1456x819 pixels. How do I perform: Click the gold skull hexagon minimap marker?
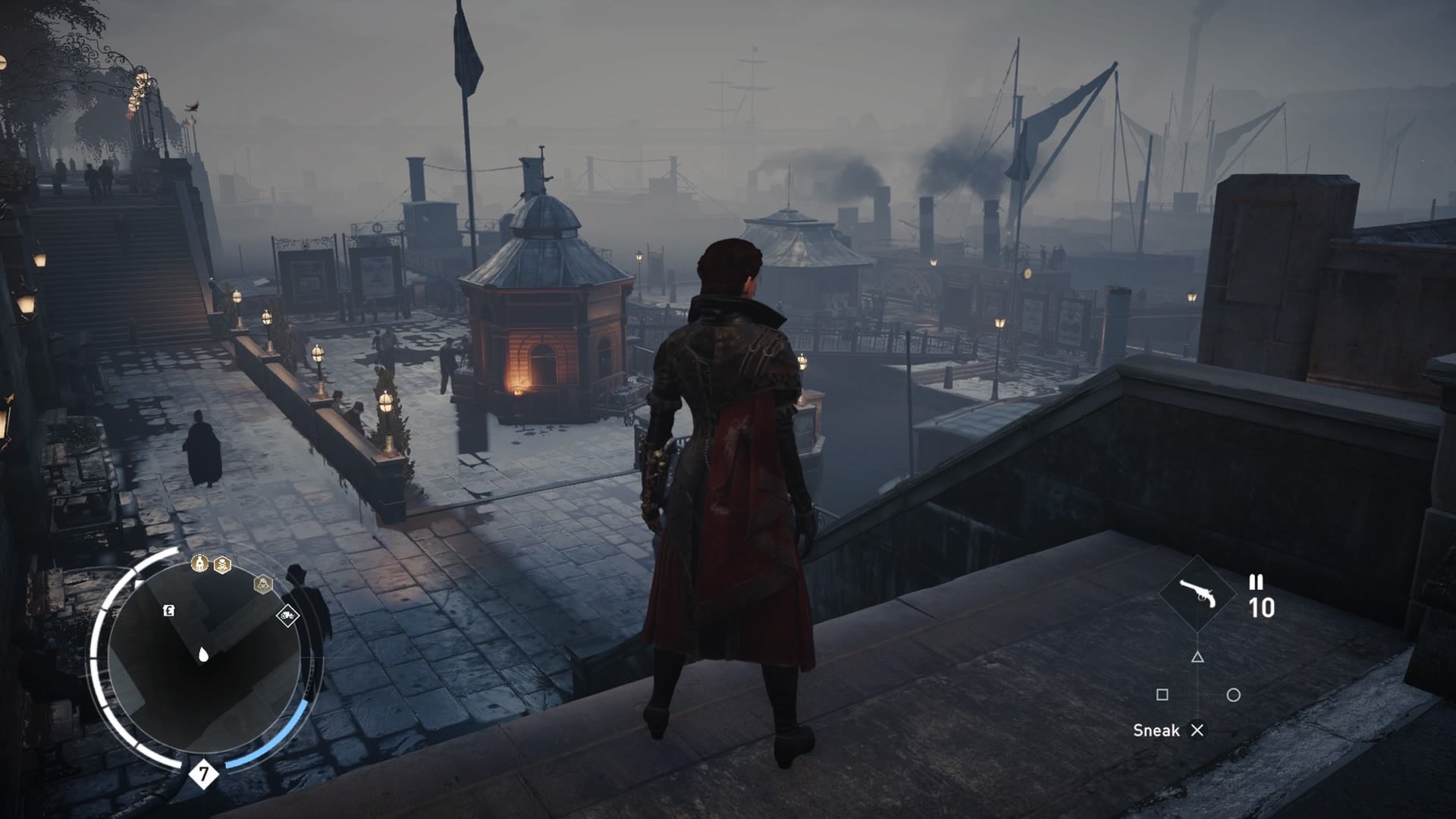pos(222,565)
